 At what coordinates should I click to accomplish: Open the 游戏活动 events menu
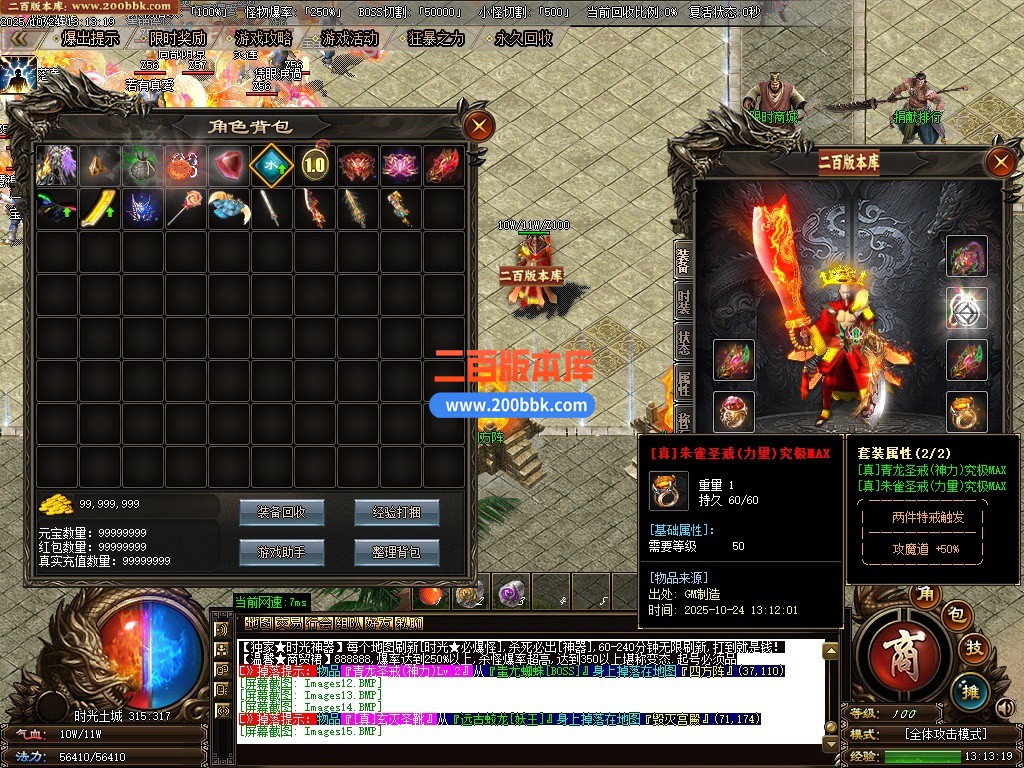(x=349, y=39)
